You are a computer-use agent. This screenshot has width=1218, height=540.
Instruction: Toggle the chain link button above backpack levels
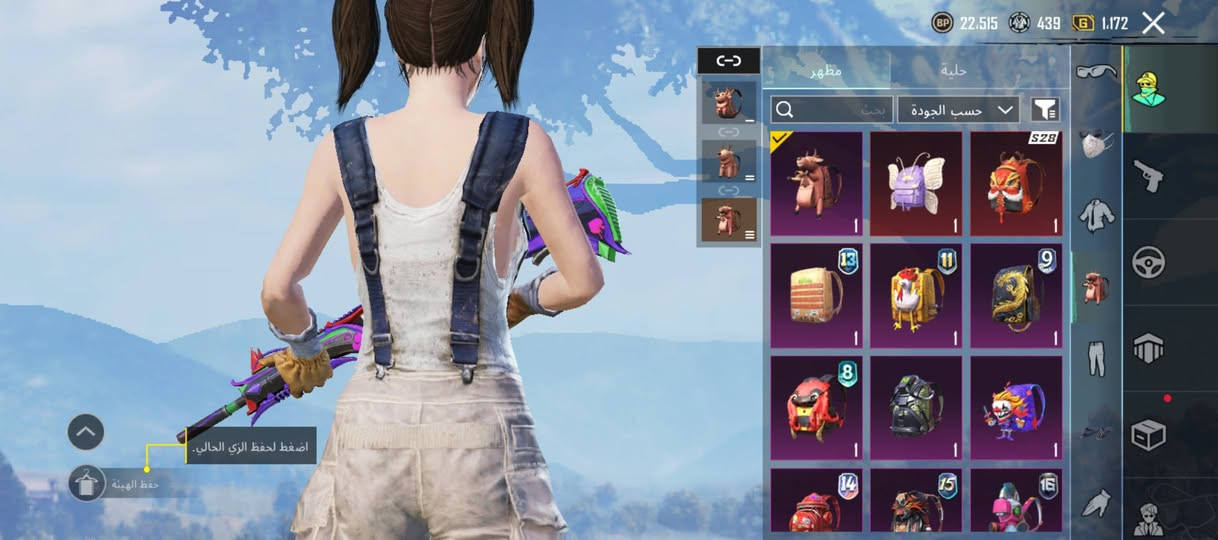(x=729, y=61)
